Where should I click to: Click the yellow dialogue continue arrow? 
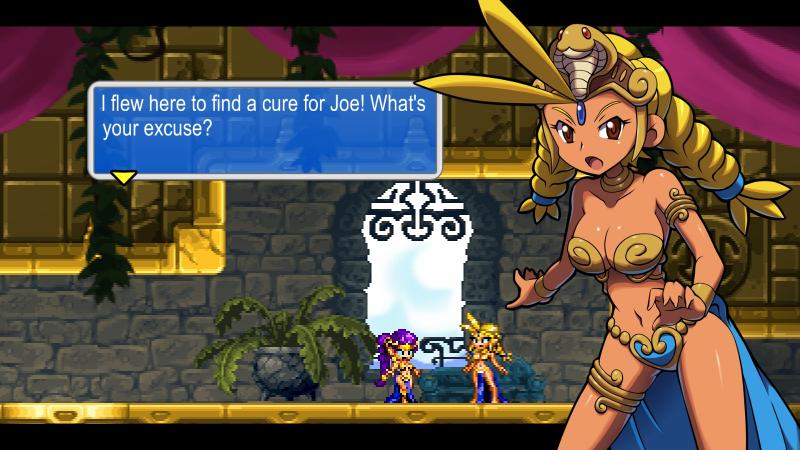tap(123, 178)
